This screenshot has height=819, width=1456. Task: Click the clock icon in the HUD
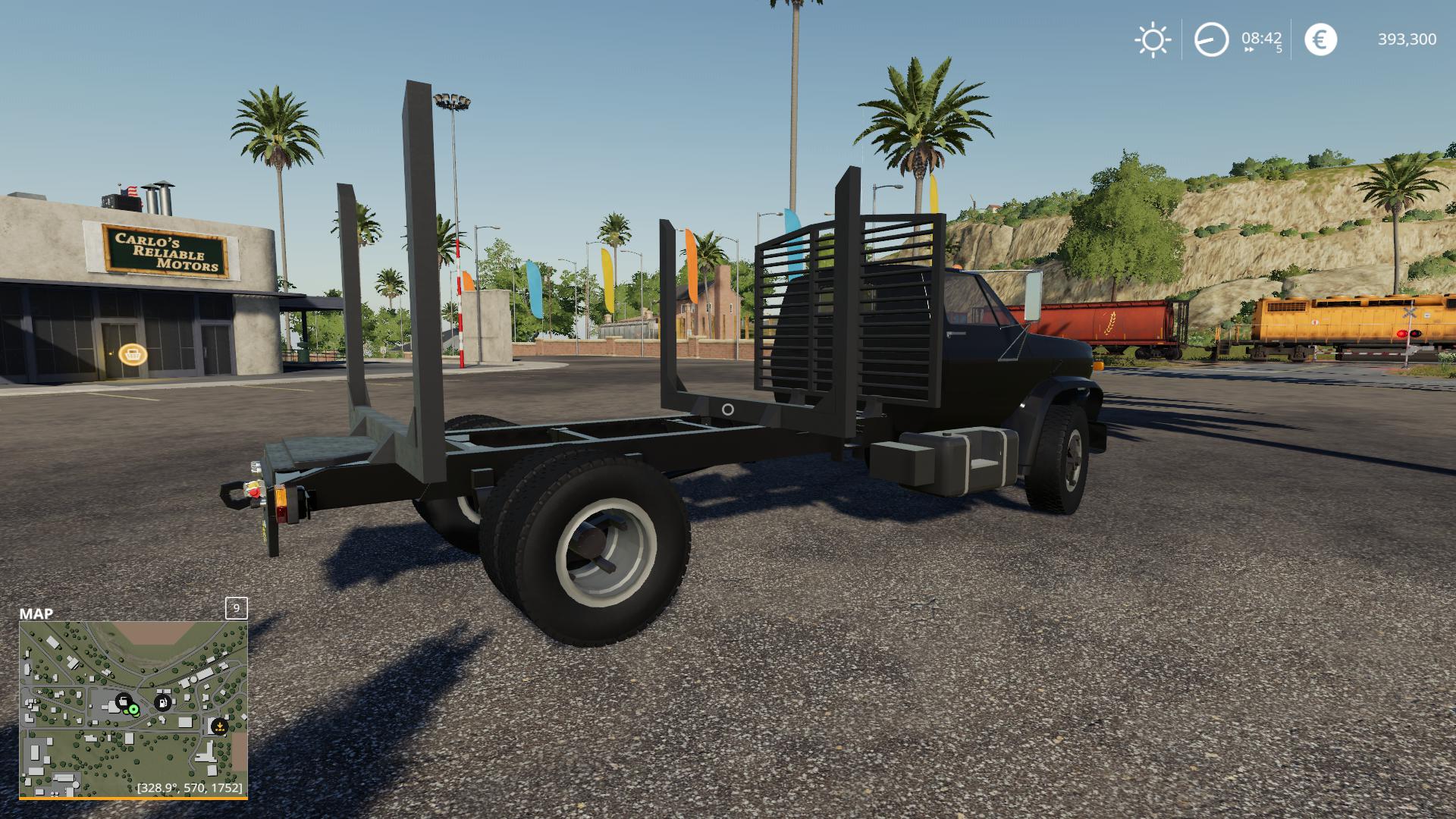[1211, 39]
